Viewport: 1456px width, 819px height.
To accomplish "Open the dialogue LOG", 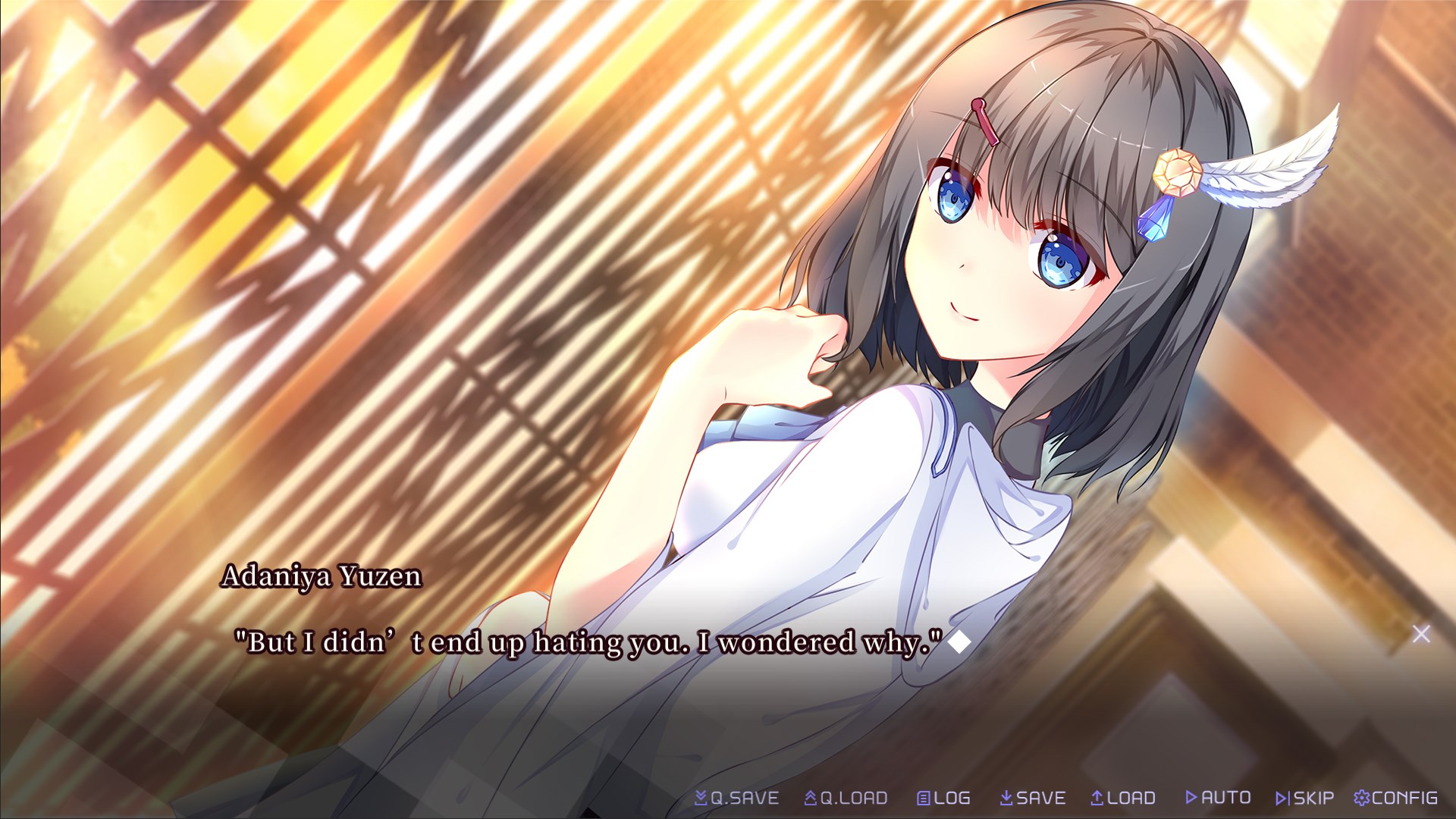I will 943,798.
